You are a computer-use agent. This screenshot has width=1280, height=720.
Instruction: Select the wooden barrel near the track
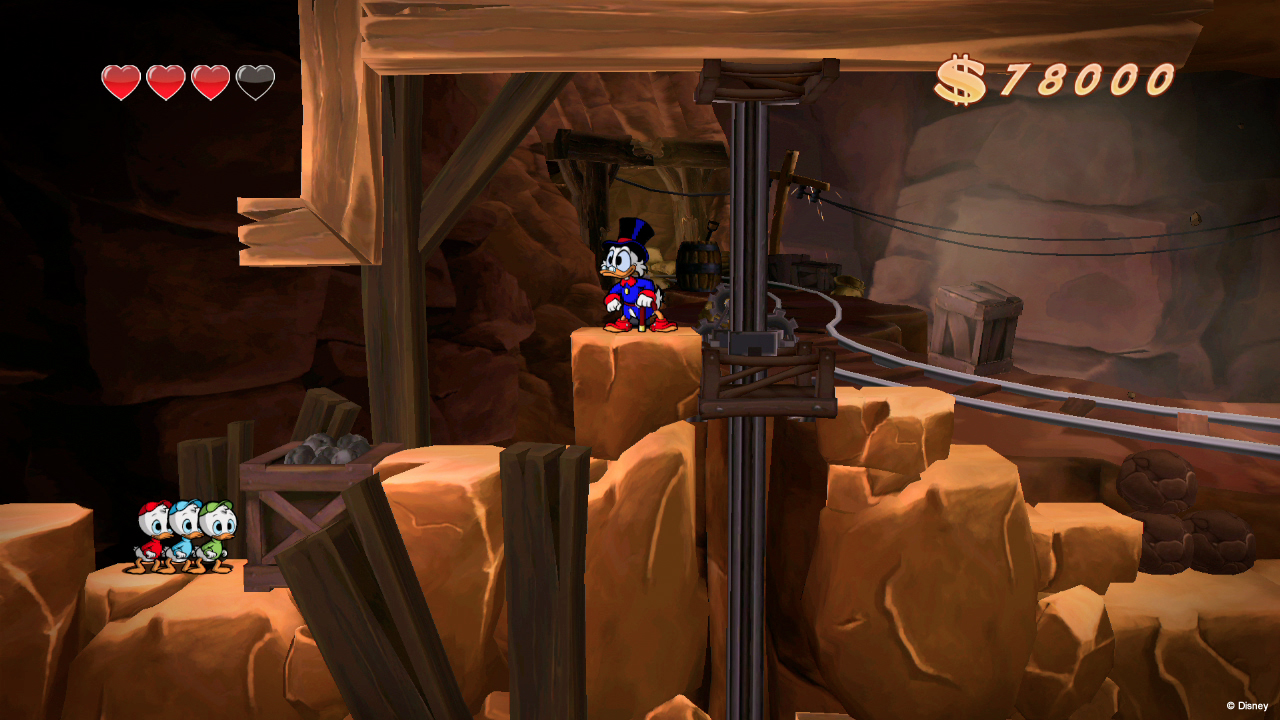[x=698, y=265]
